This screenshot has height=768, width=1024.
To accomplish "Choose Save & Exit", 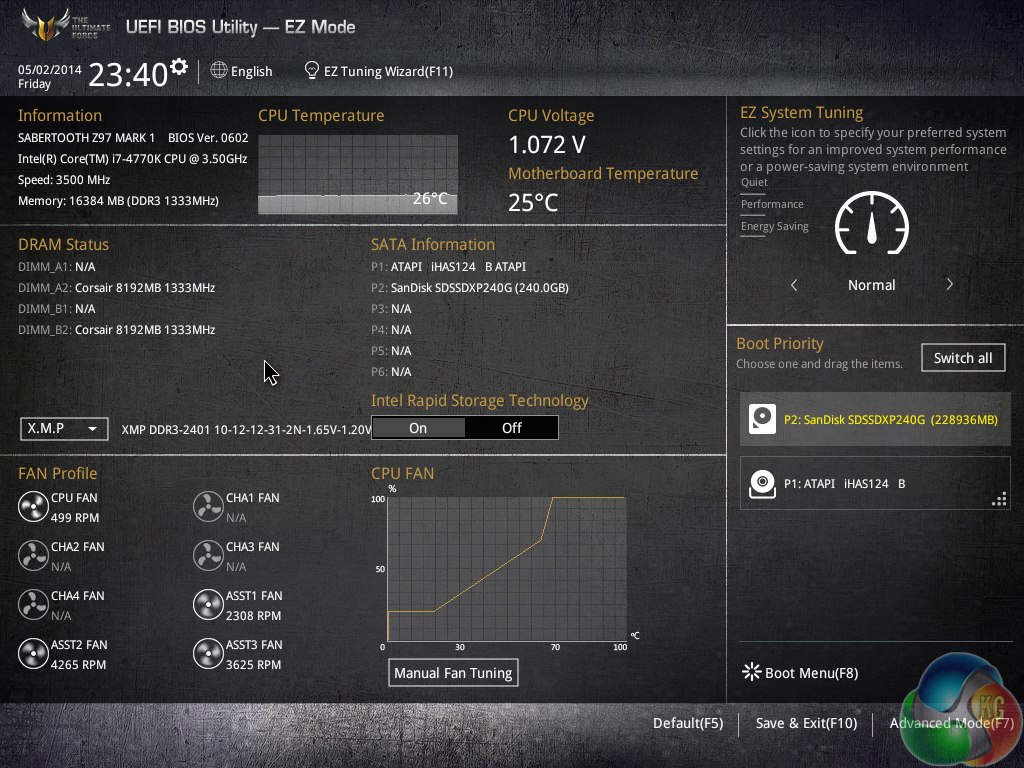I will 806,723.
